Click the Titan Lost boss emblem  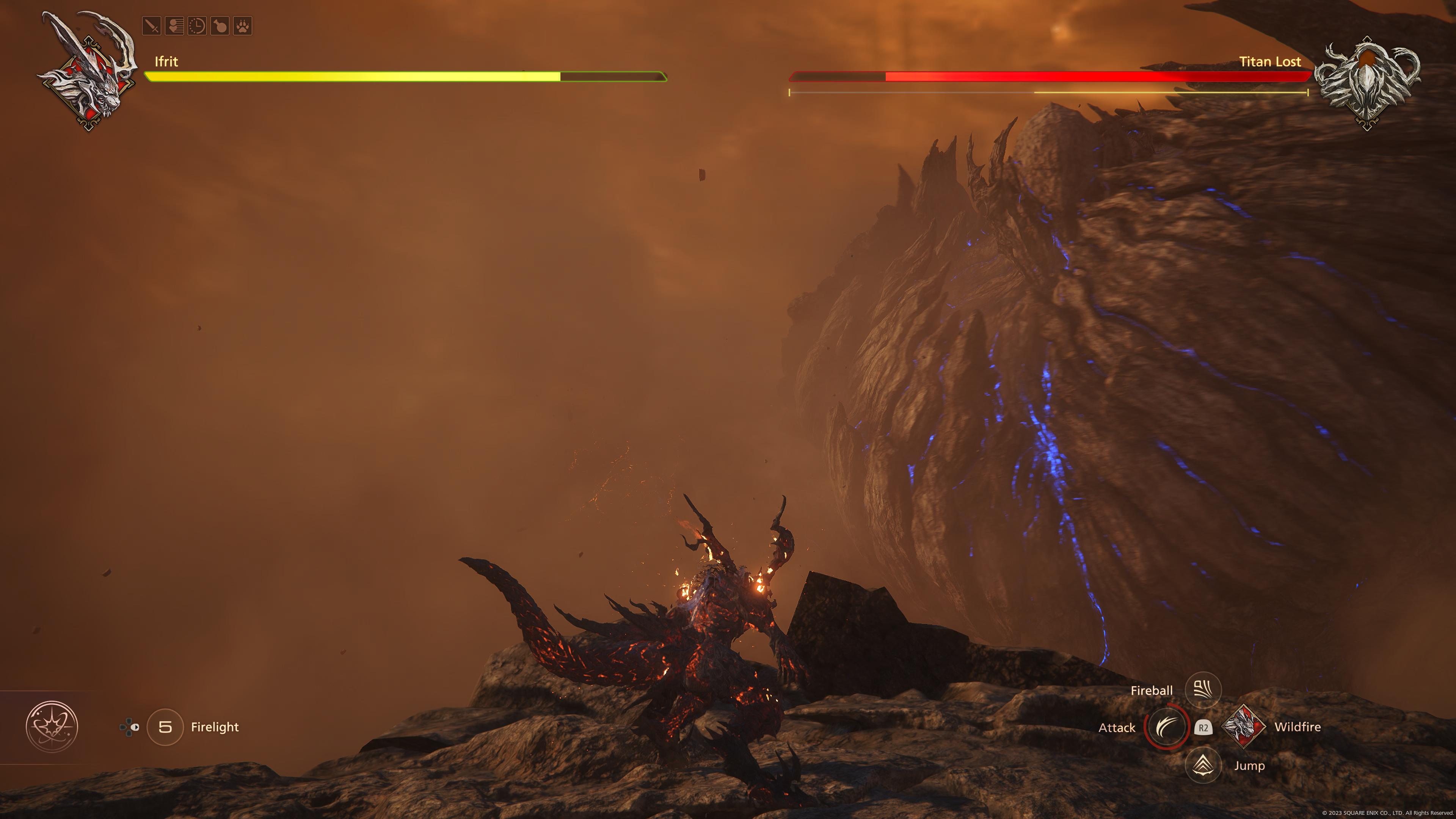tap(1367, 82)
